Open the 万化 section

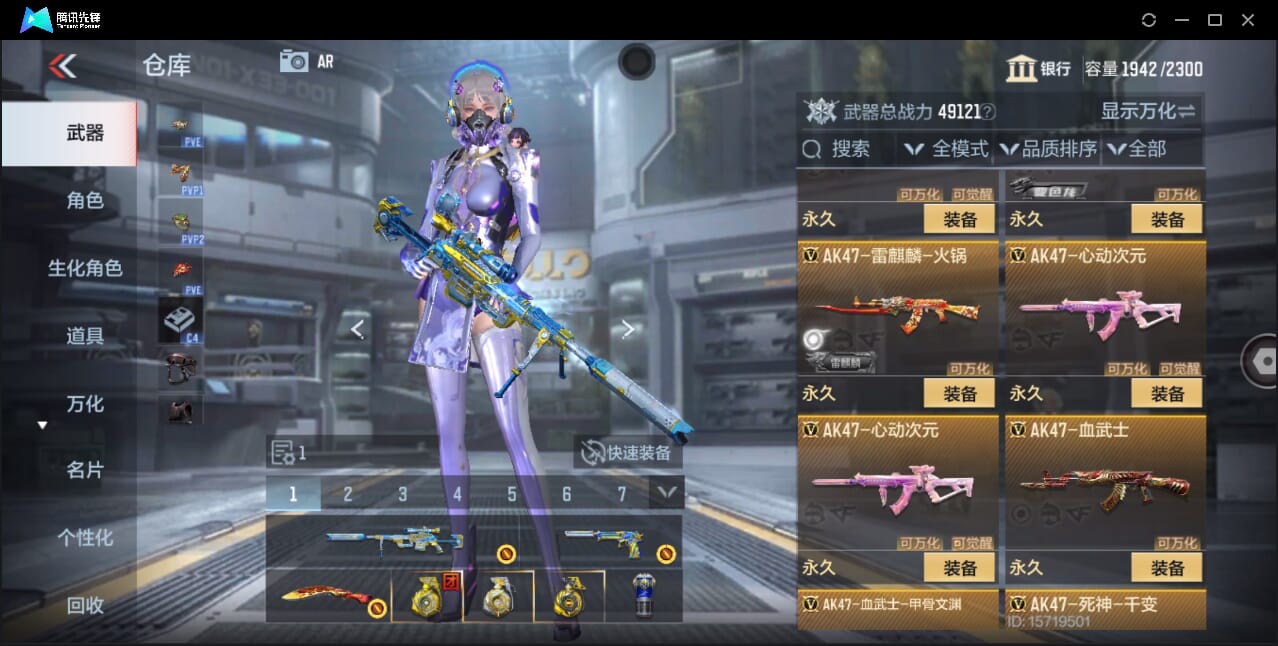pos(84,404)
